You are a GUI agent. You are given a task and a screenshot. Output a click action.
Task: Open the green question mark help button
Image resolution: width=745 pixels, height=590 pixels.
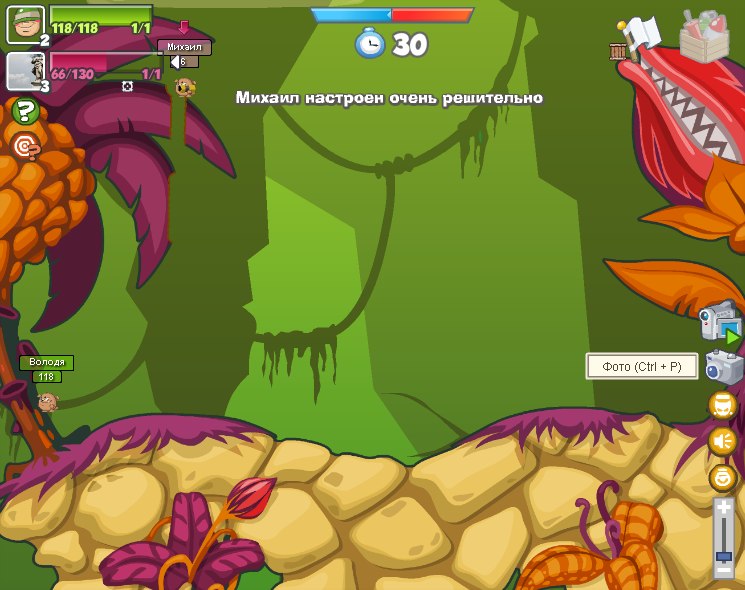coord(25,111)
